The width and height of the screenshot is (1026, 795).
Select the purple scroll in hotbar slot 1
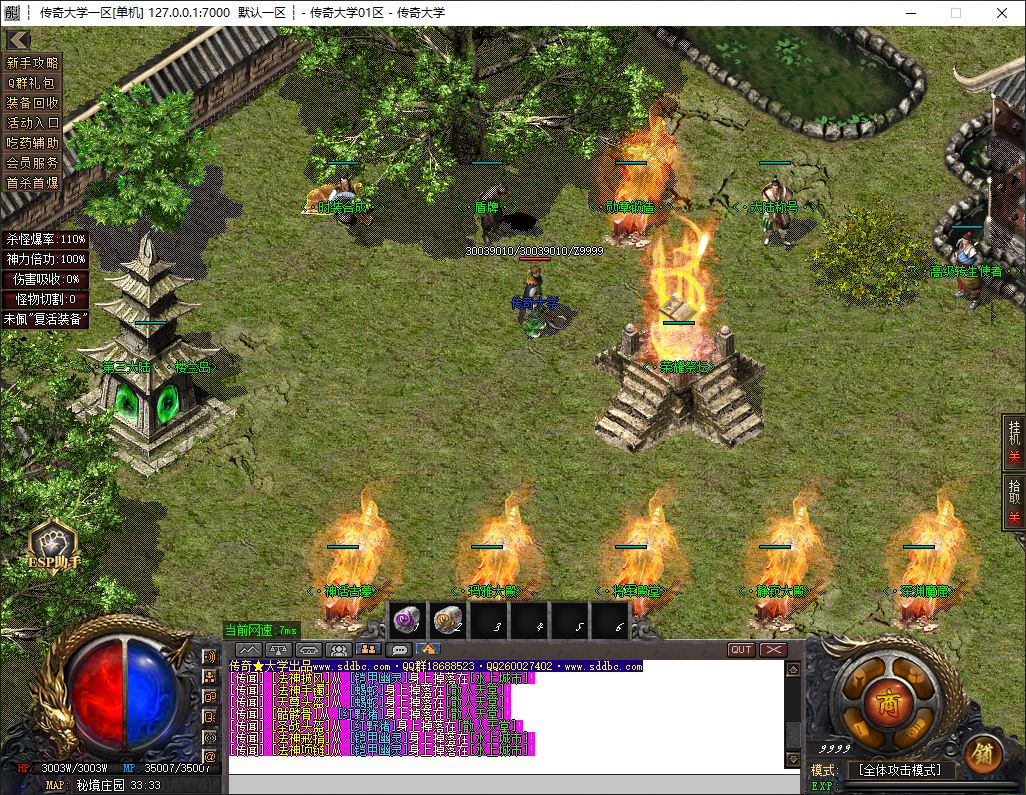point(409,622)
